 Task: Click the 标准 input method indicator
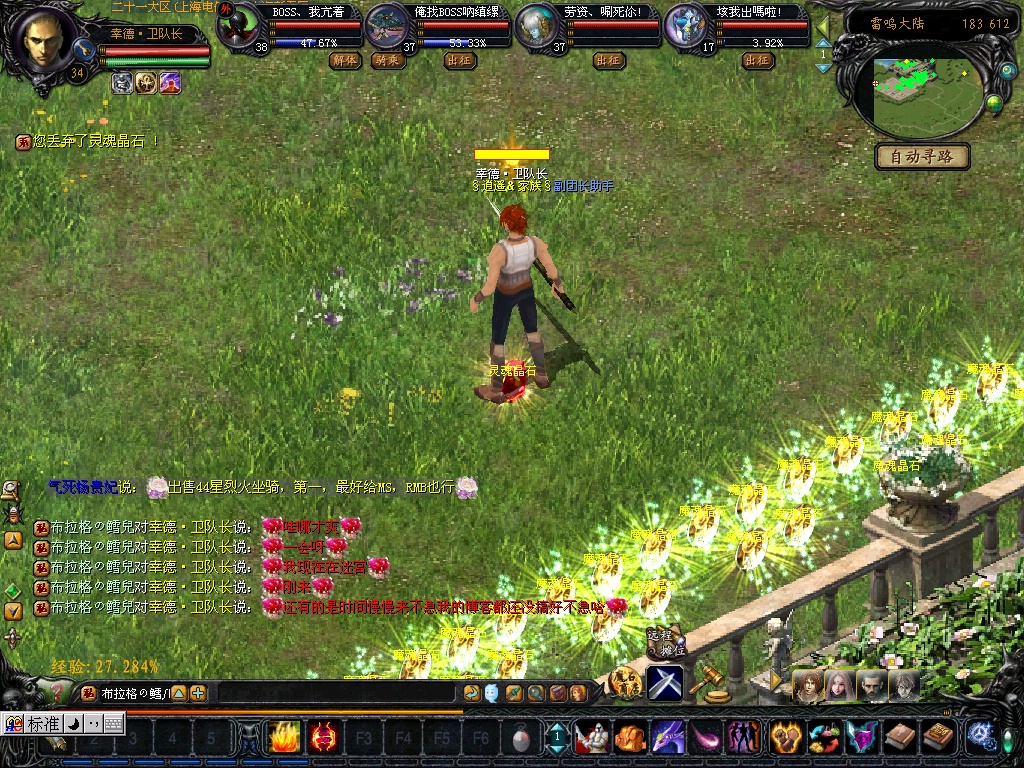click(x=44, y=723)
